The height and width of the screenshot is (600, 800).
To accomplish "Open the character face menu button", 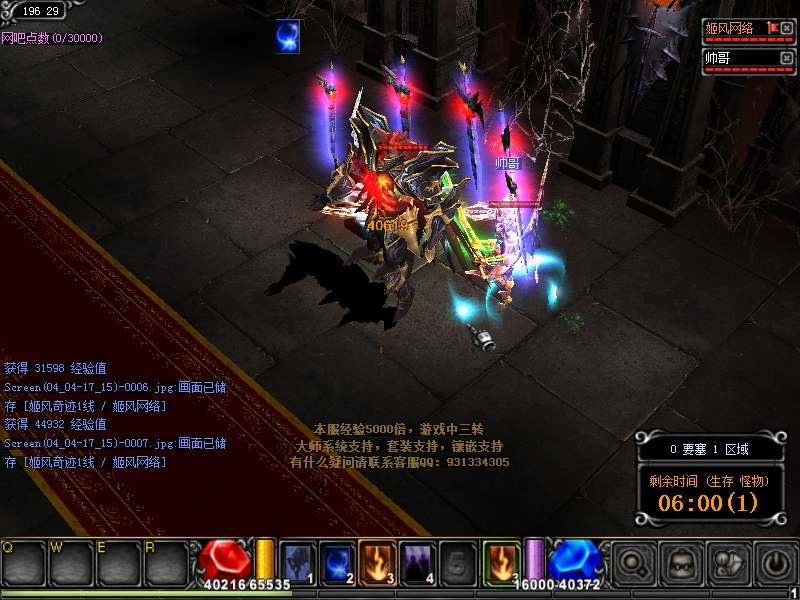I will coord(680,563).
